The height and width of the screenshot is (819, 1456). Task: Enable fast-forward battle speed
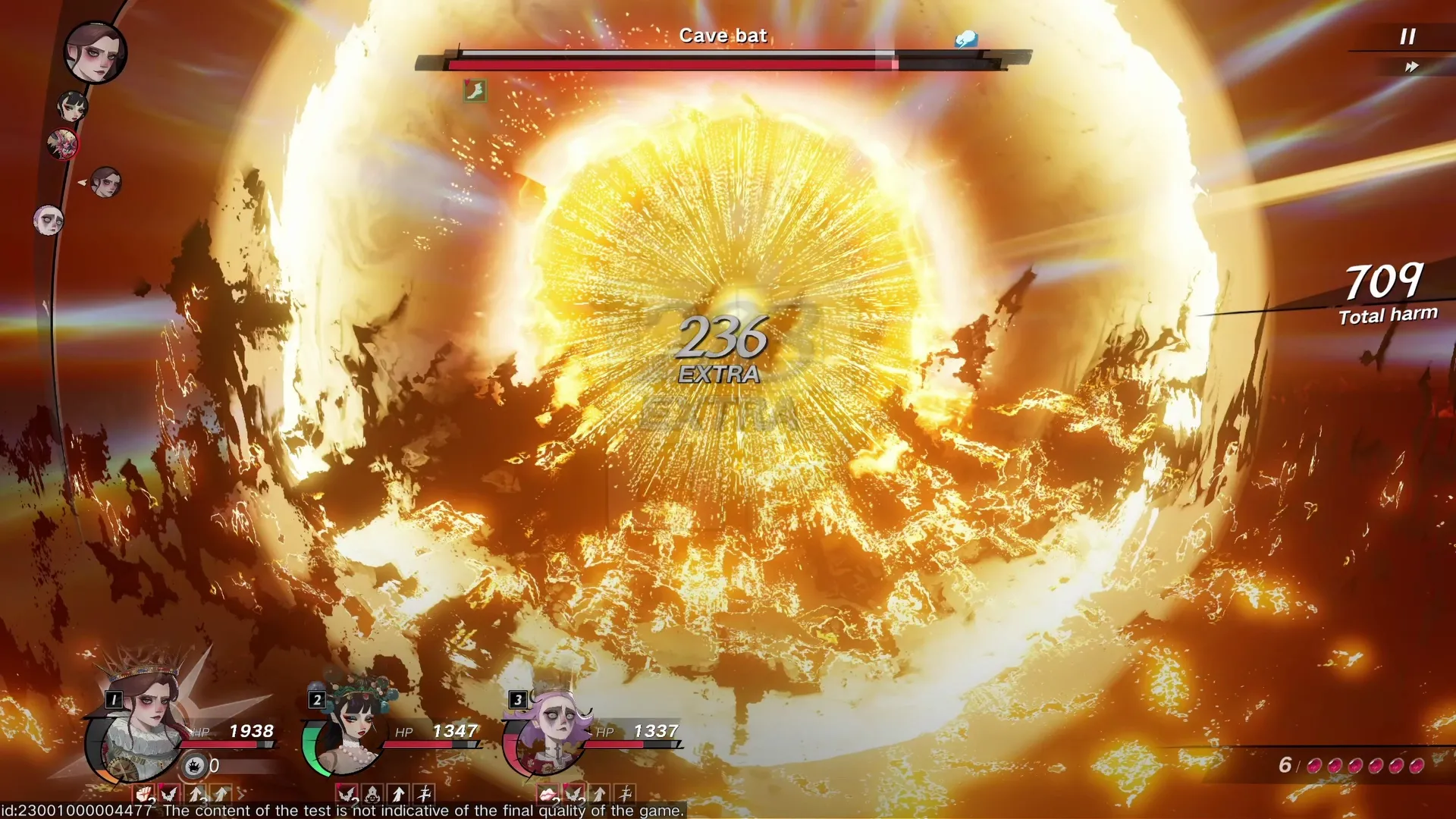1411,67
